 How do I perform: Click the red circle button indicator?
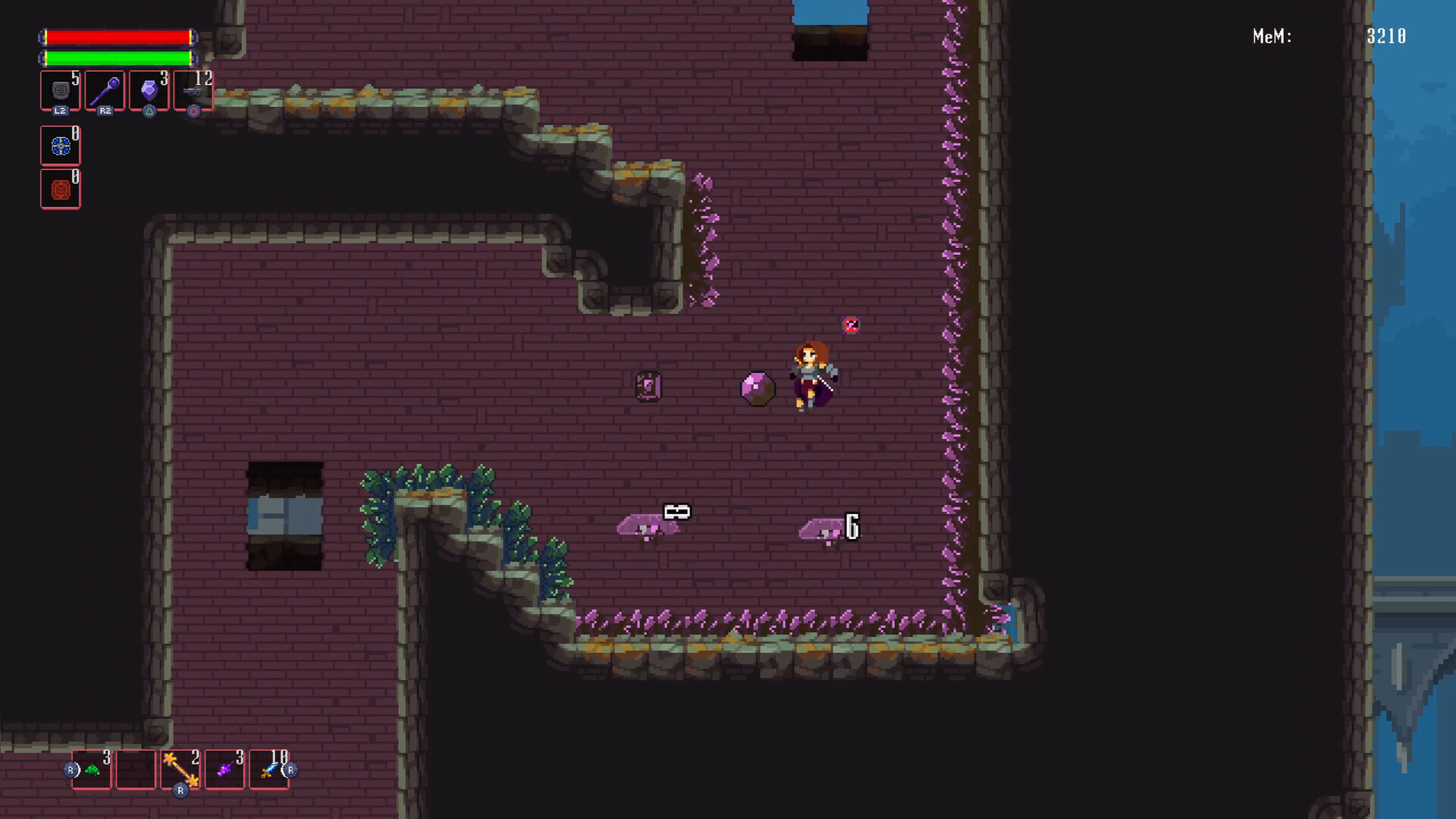[x=193, y=111]
